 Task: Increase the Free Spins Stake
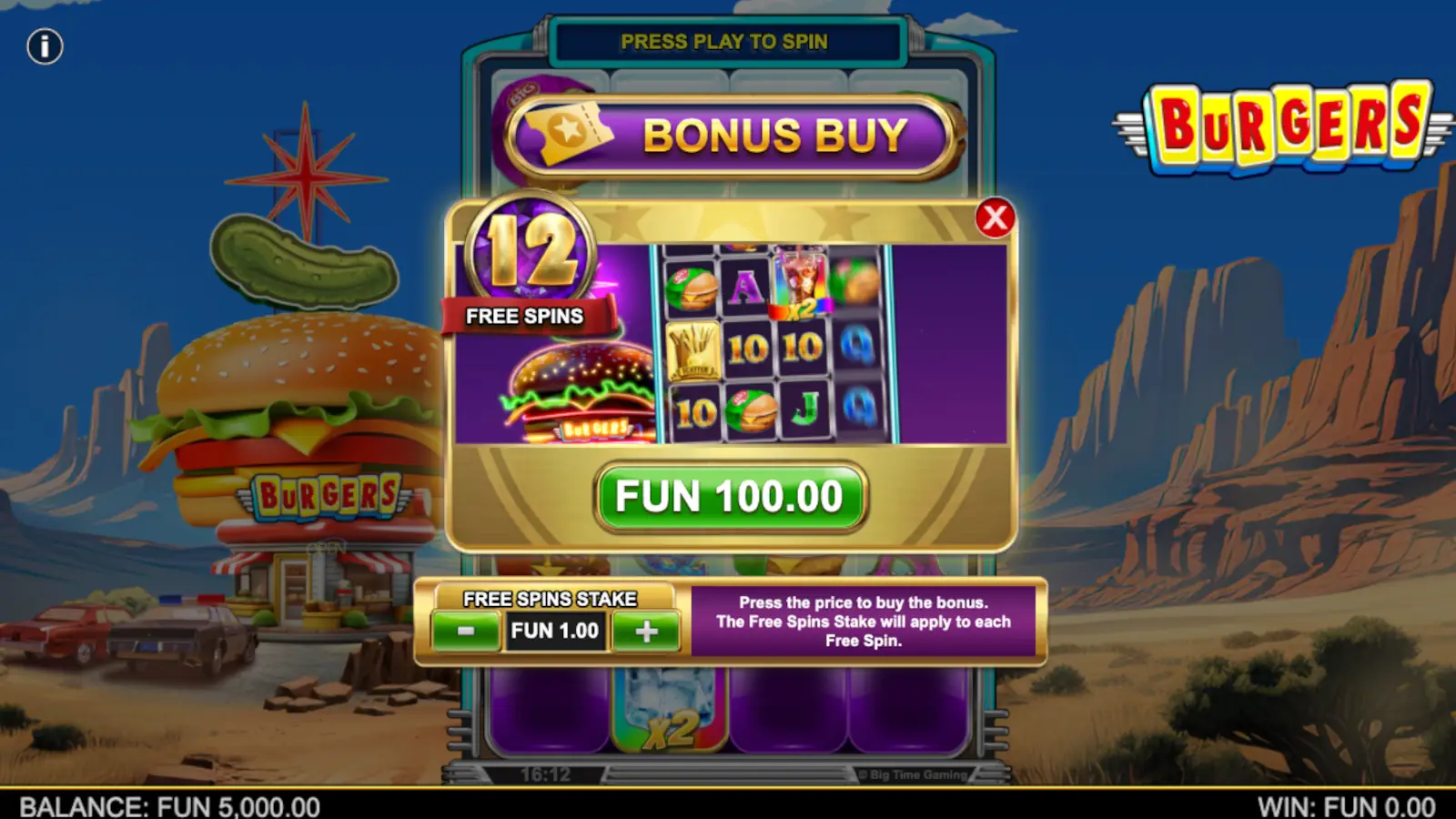[646, 630]
